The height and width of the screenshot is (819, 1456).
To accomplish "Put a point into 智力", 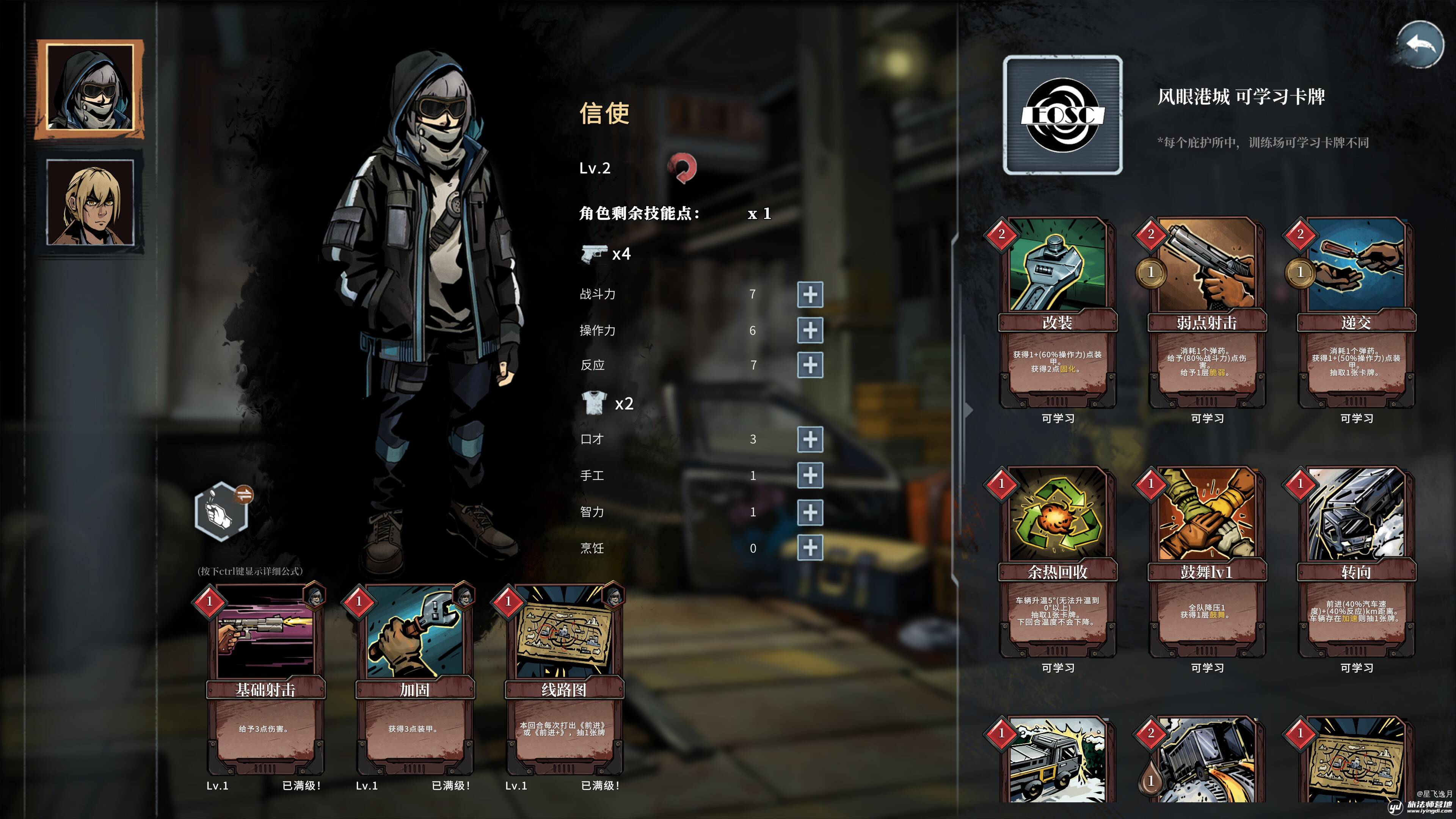I will 810,512.
